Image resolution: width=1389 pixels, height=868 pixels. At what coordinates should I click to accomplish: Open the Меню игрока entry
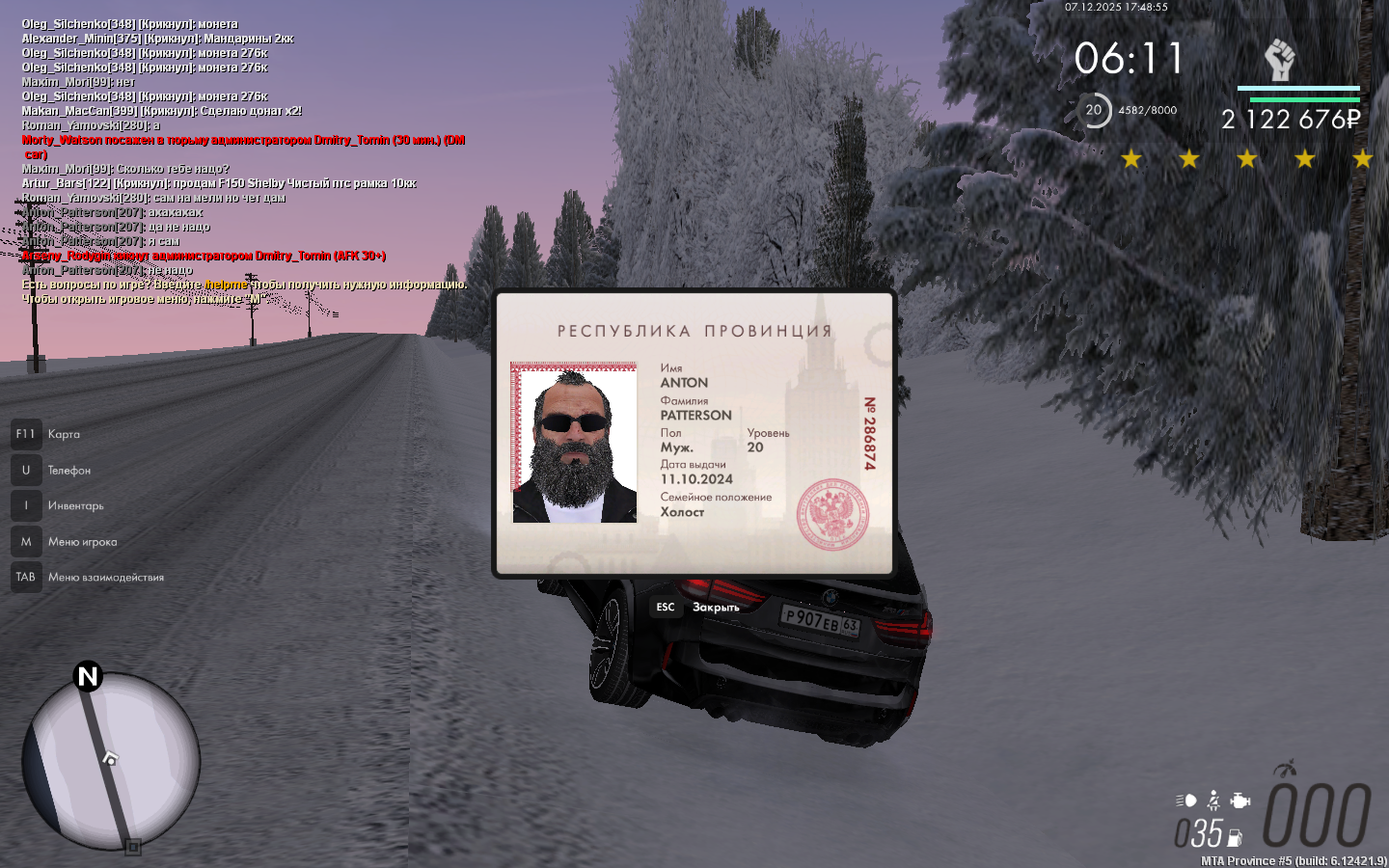click(82, 542)
